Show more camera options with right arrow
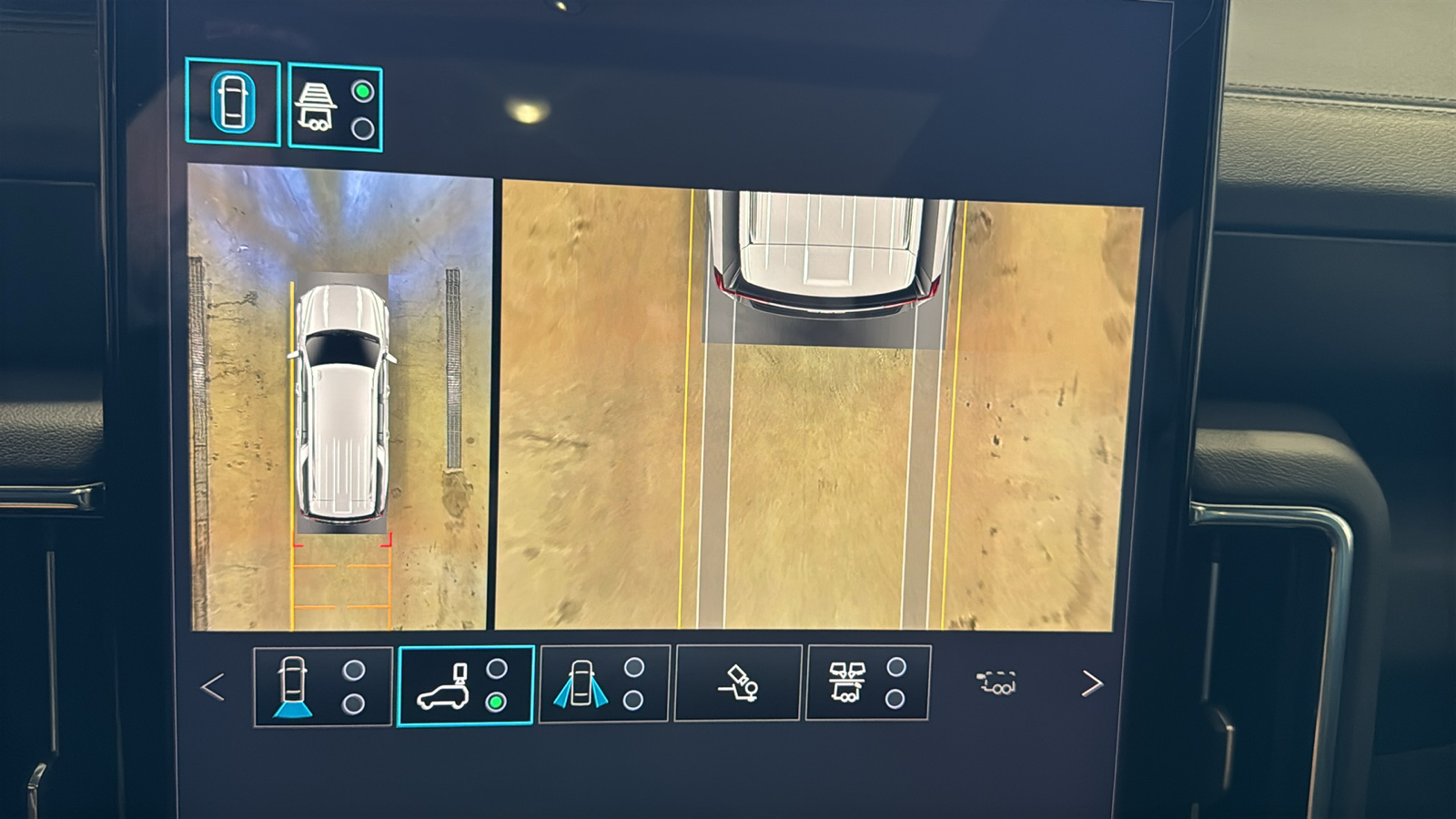Image resolution: width=1456 pixels, height=819 pixels. pos(1091,683)
